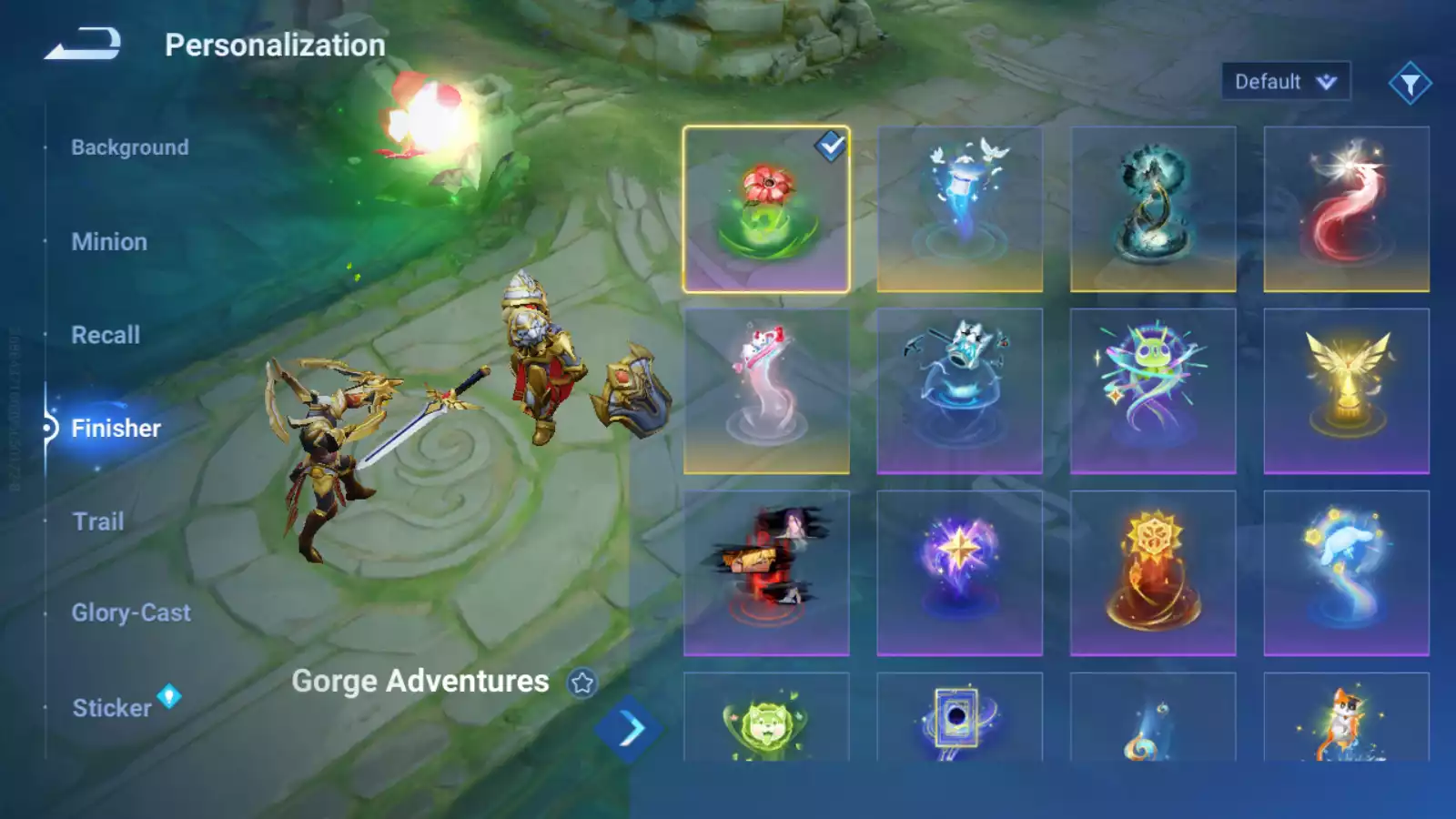Open the Glory-Cast tab
The image size is (1456, 819).
tap(131, 612)
